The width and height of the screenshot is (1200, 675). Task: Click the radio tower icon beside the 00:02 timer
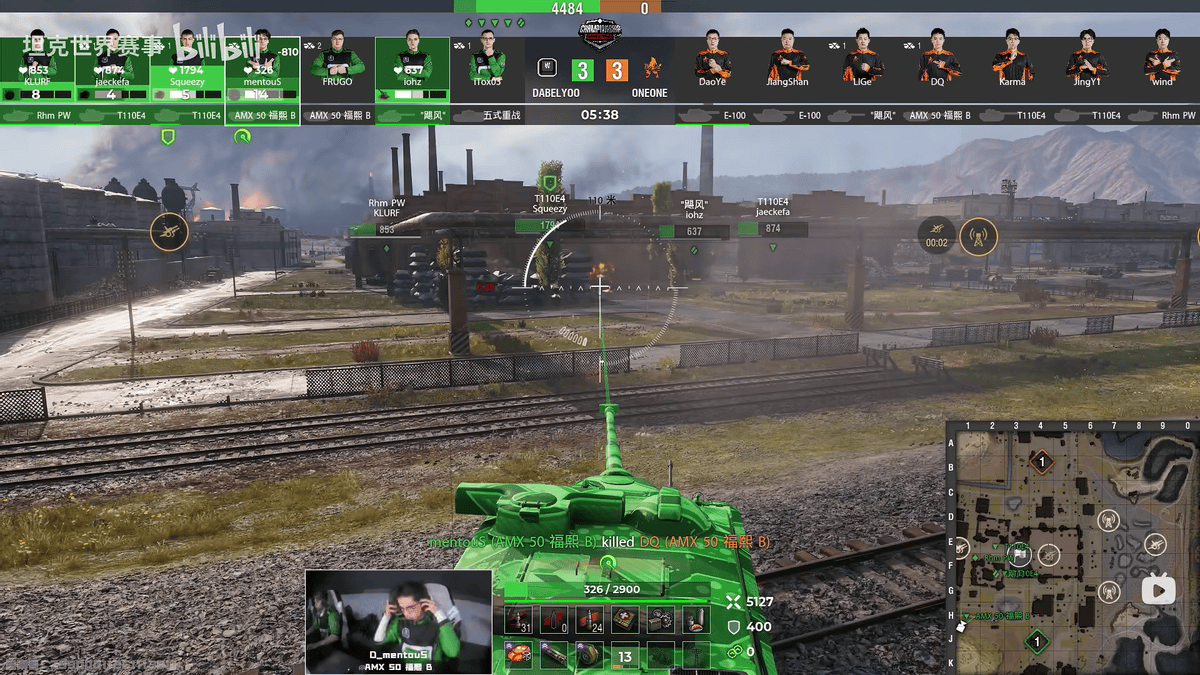(978, 237)
